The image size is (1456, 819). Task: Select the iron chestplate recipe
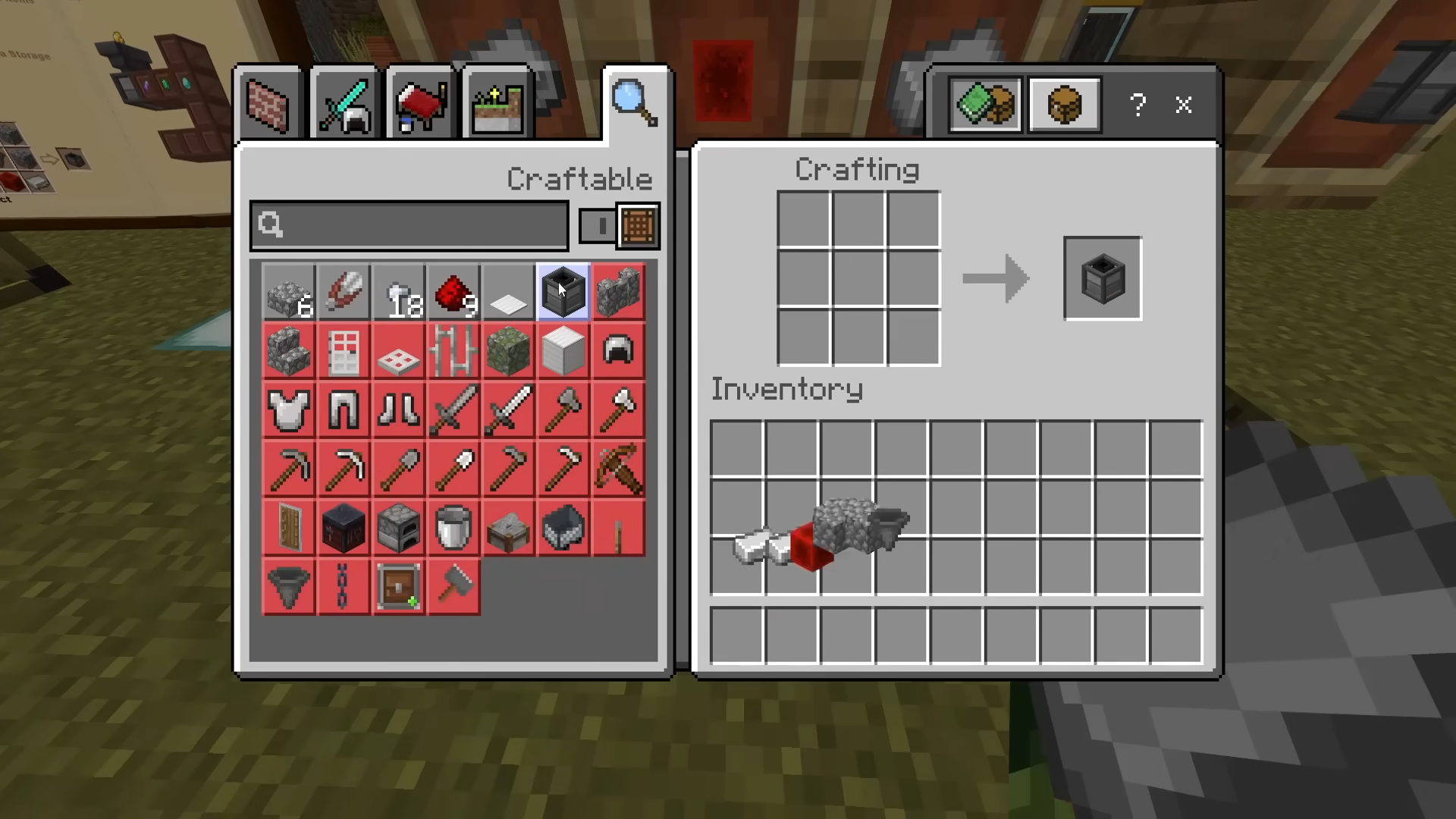[x=288, y=410]
